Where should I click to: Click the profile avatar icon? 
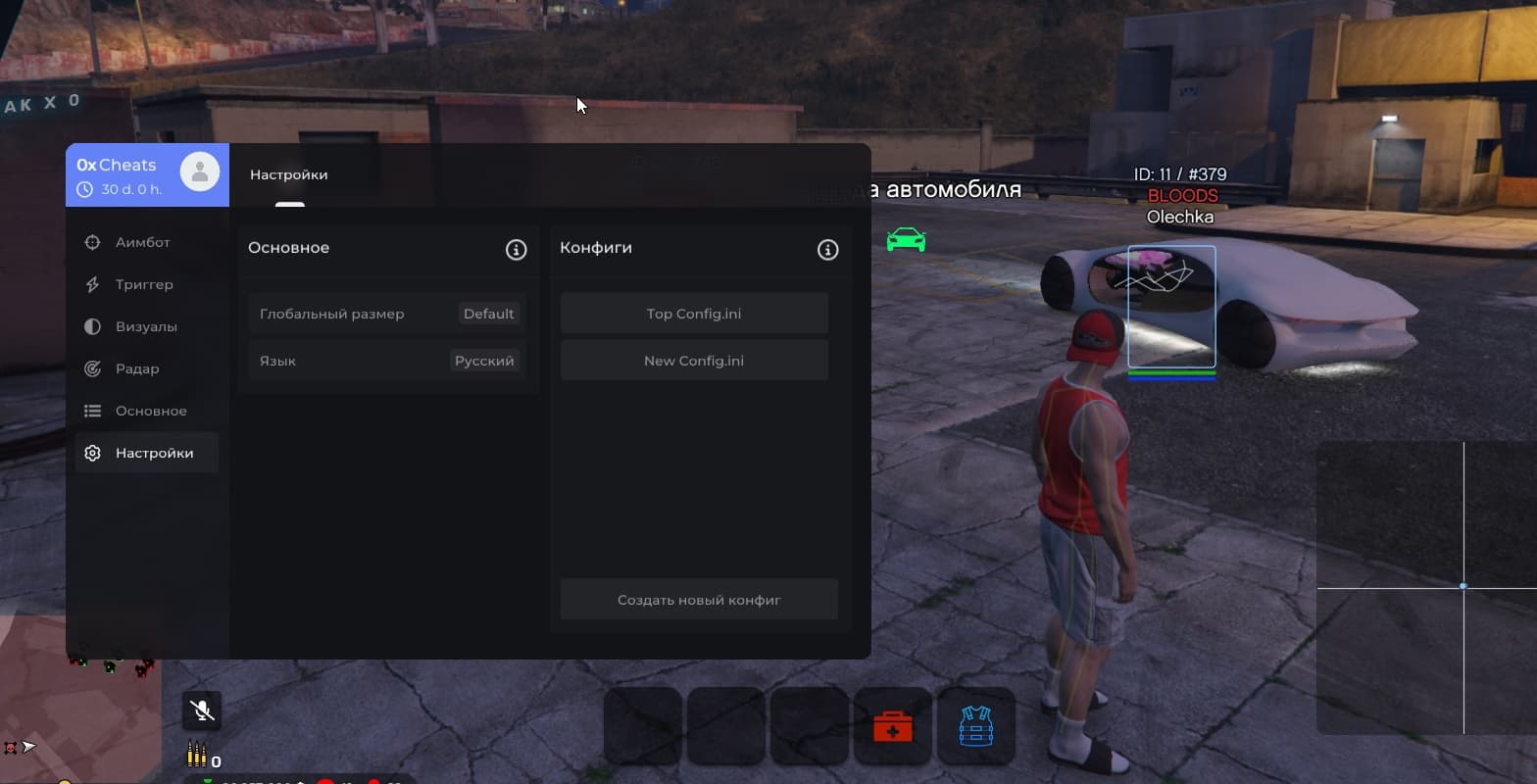pos(200,172)
